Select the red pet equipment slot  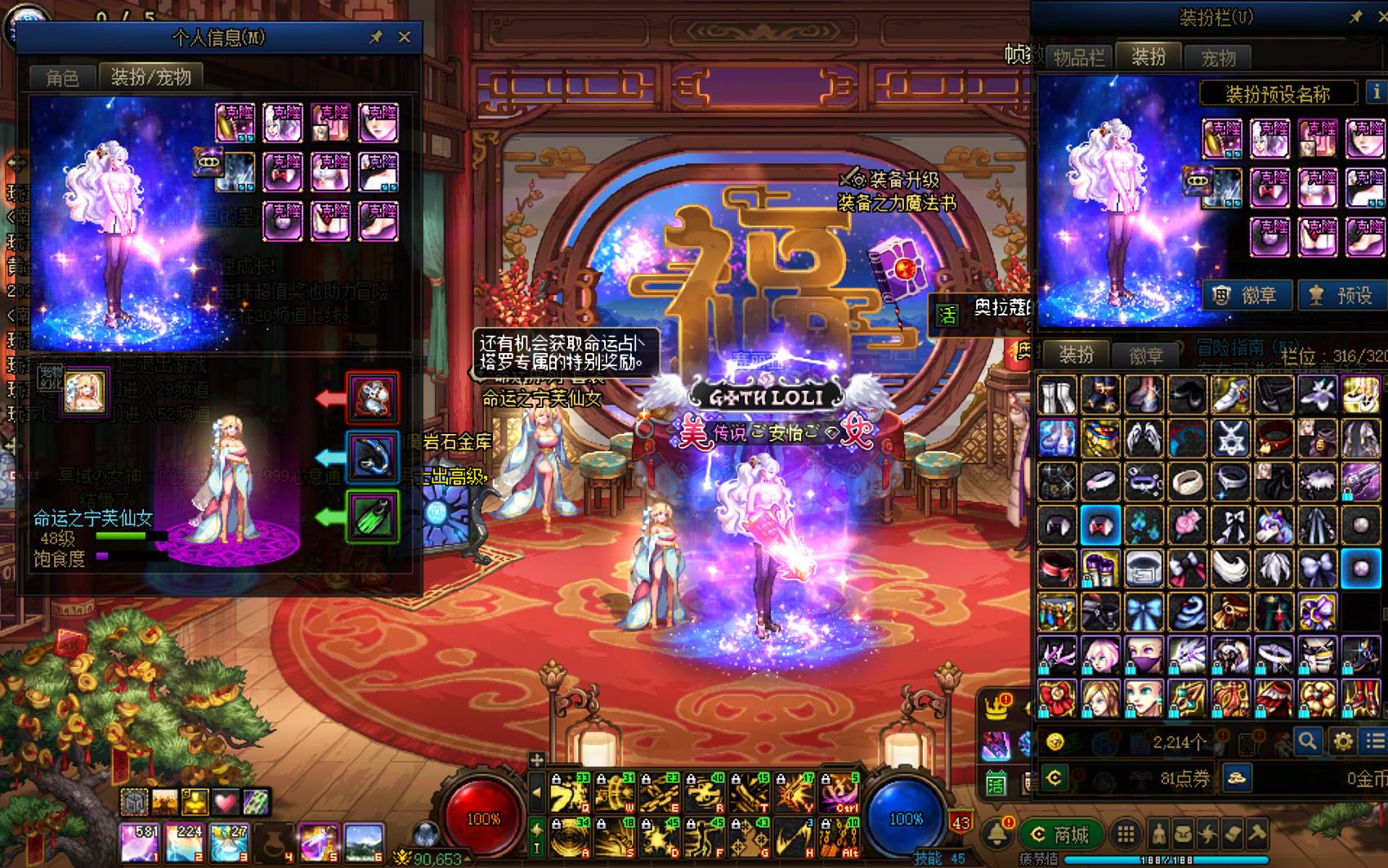[x=373, y=398]
